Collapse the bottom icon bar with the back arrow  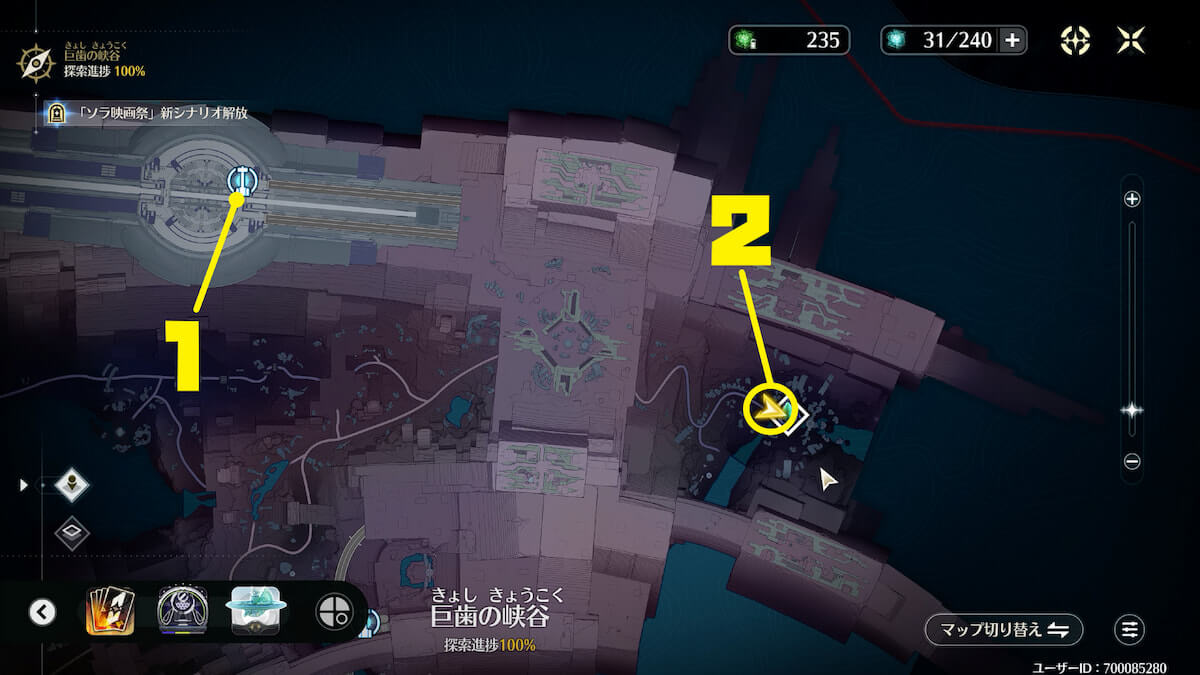coord(42,611)
